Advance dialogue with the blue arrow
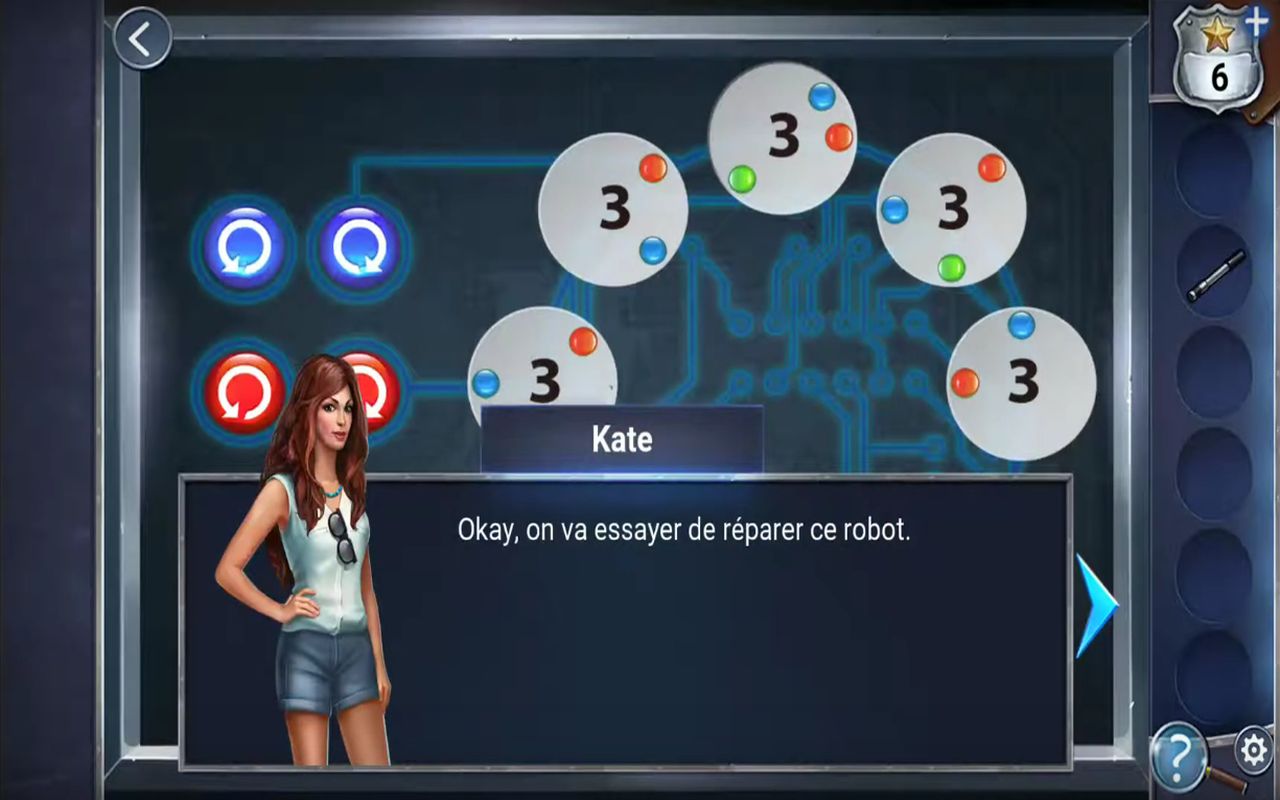 click(1096, 606)
